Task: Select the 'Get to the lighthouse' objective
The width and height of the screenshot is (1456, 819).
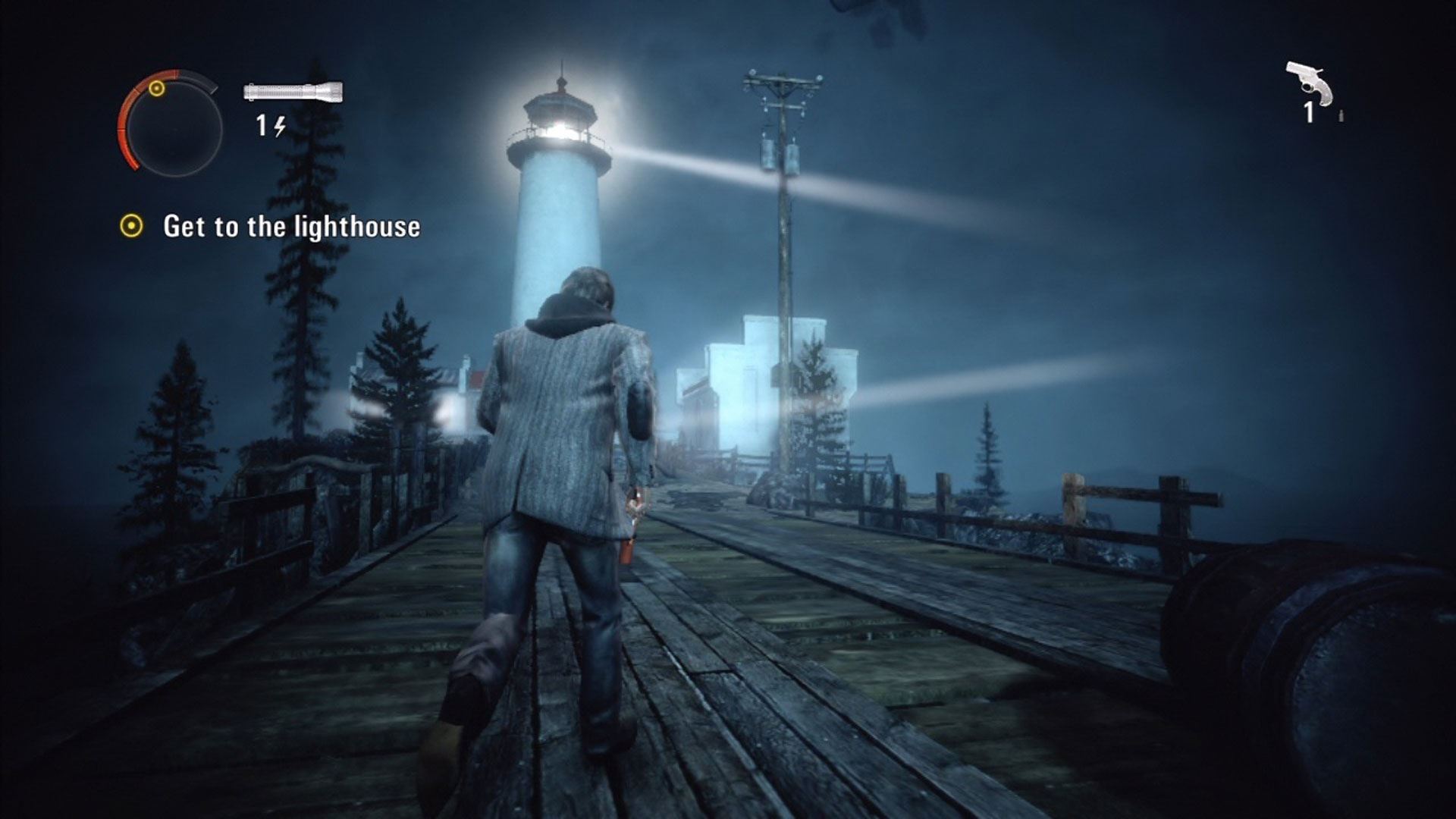Action: pos(291,227)
